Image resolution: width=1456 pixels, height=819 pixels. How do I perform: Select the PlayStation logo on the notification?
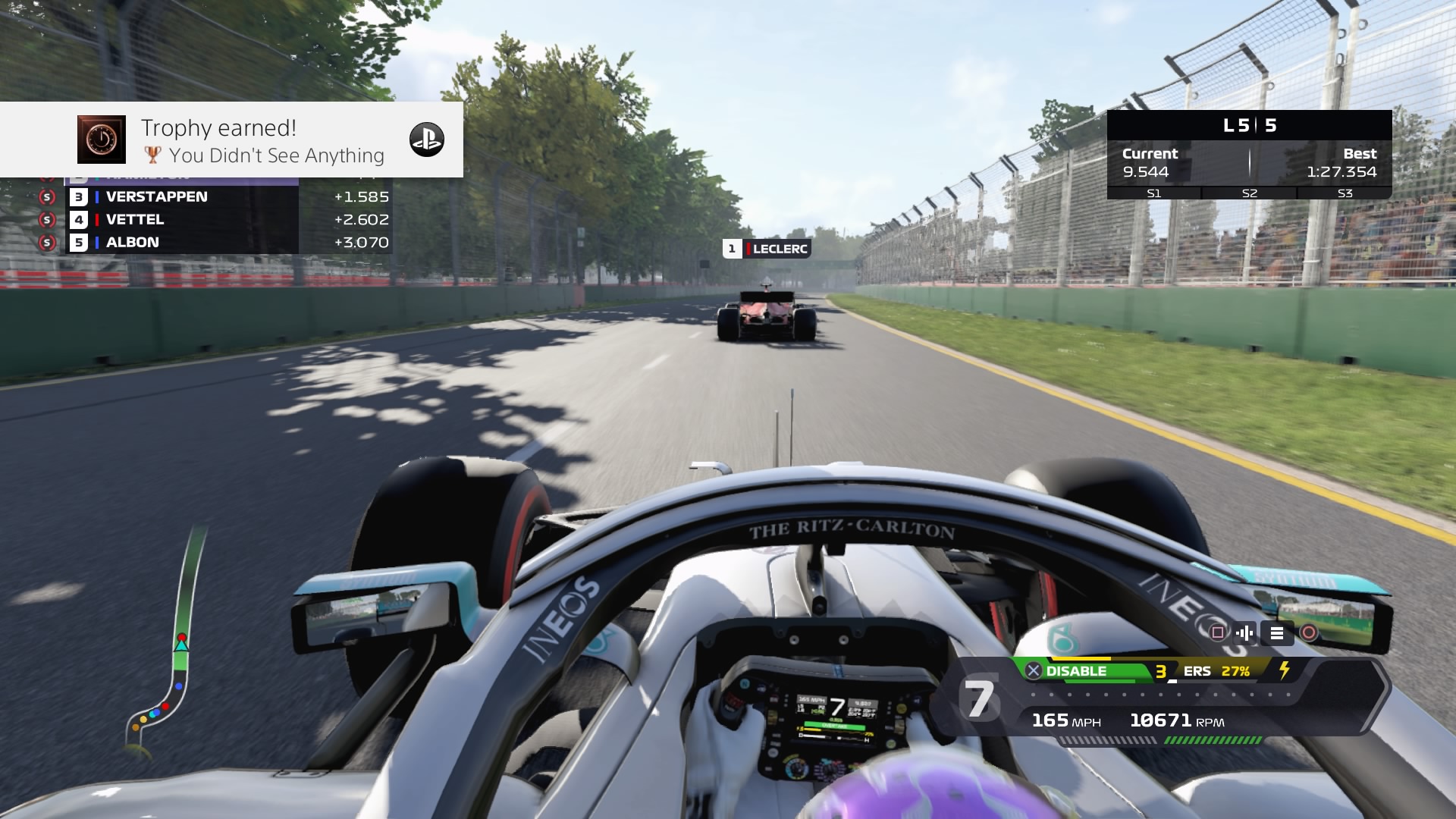click(426, 140)
